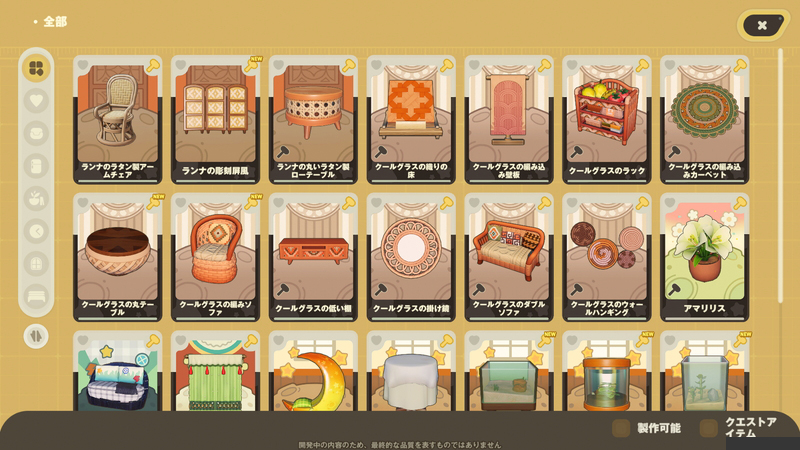Pick the ランナの丸いラタン製ローテーブル card
Viewport: 800px width, 450px height.
point(314,118)
